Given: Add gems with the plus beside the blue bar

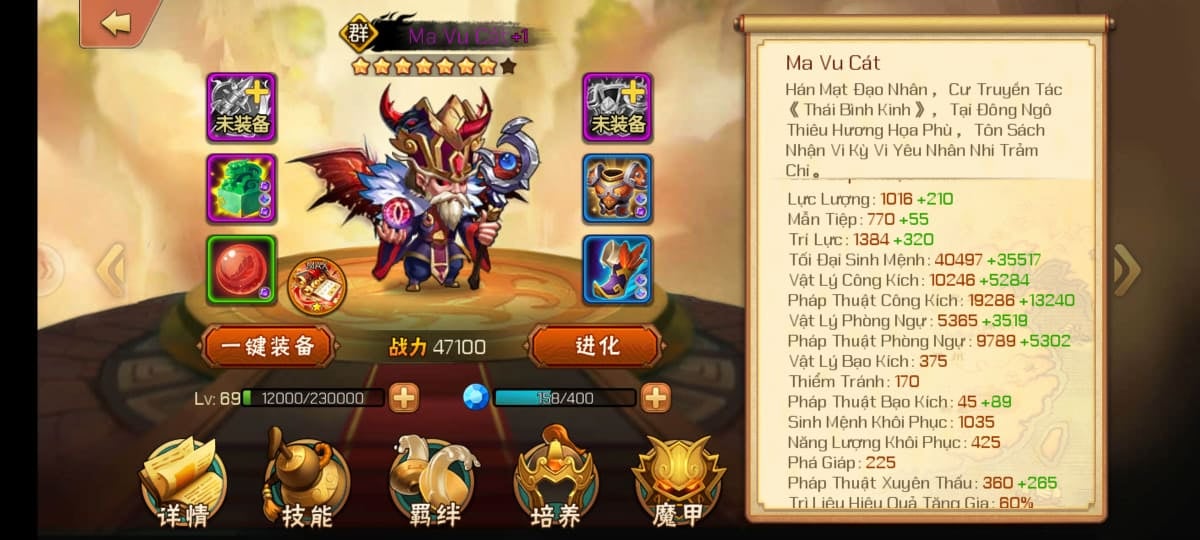Looking at the screenshot, I should 655,398.
